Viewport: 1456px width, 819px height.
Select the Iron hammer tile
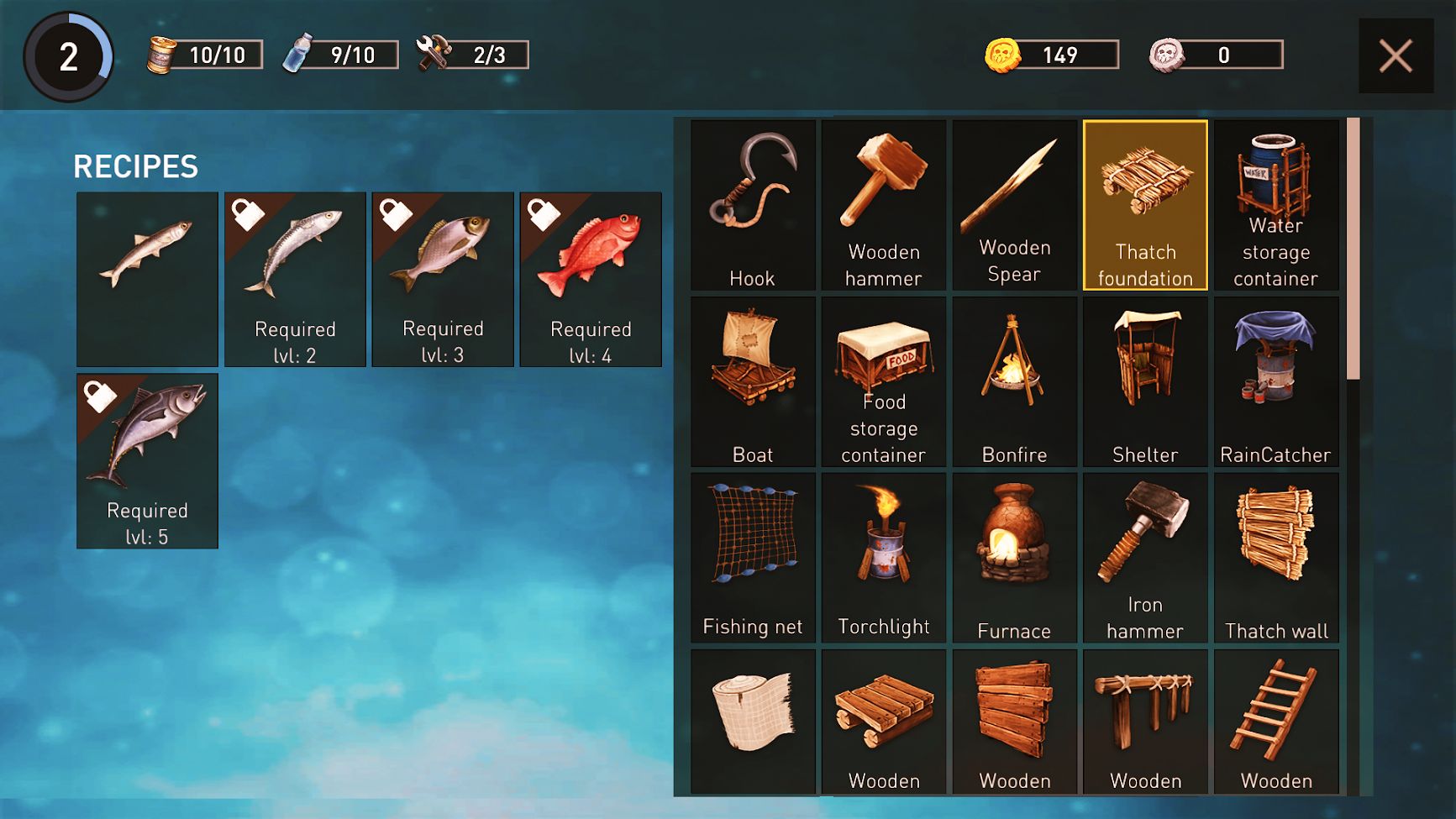tap(1145, 559)
